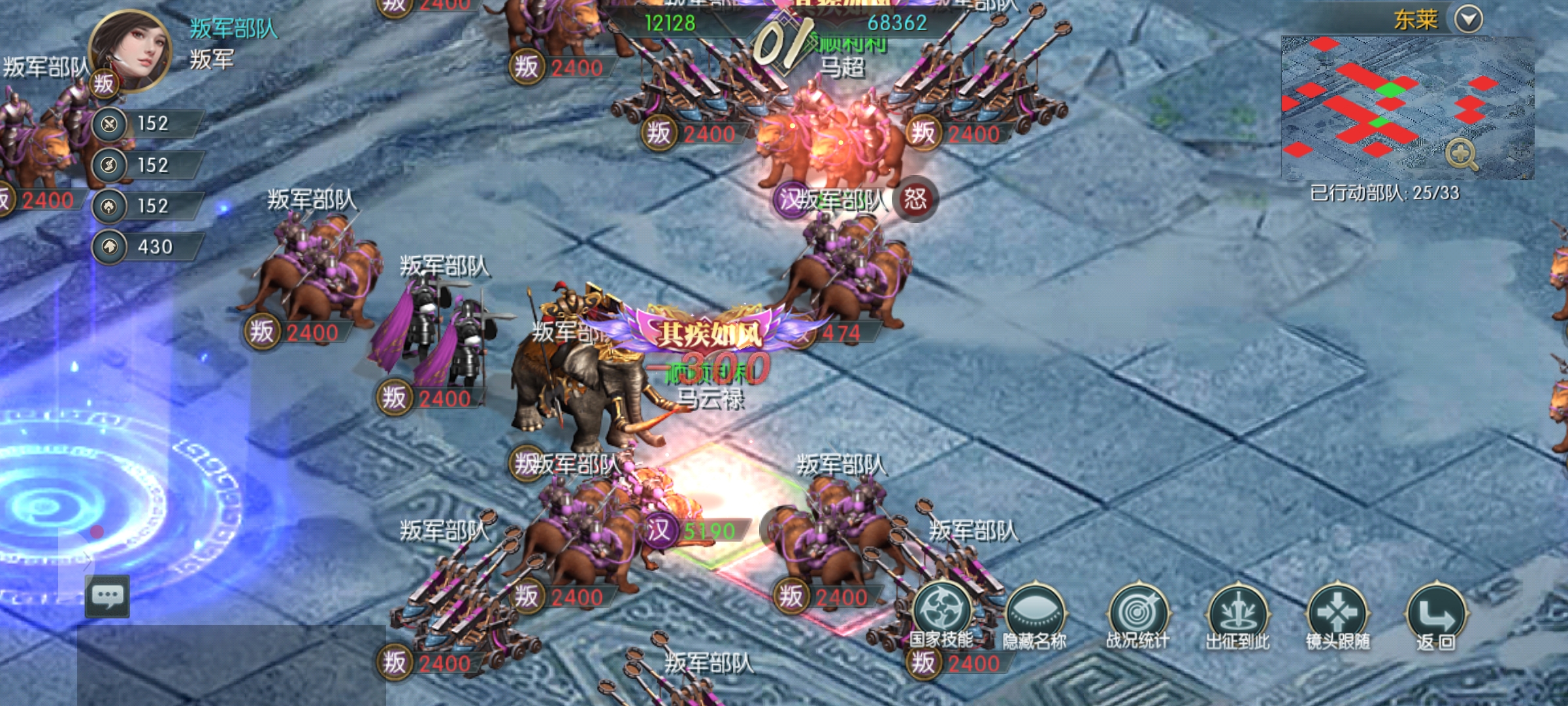The width and height of the screenshot is (1568, 706).
Task: Activate the 出征到此 deploy here button
Action: [1237, 614]
